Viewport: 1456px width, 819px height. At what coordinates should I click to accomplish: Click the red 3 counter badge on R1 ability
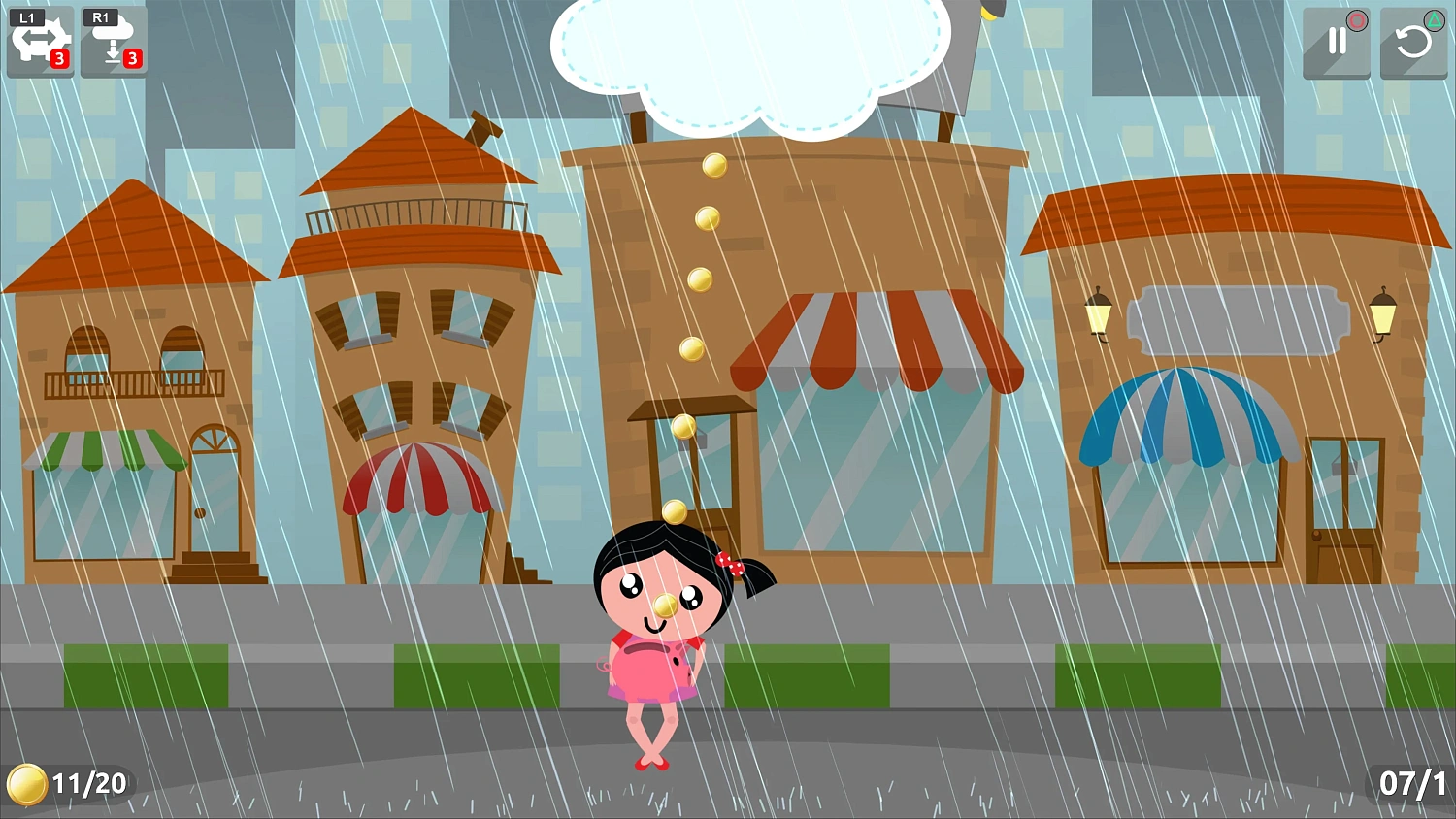(x=133, y=60)
